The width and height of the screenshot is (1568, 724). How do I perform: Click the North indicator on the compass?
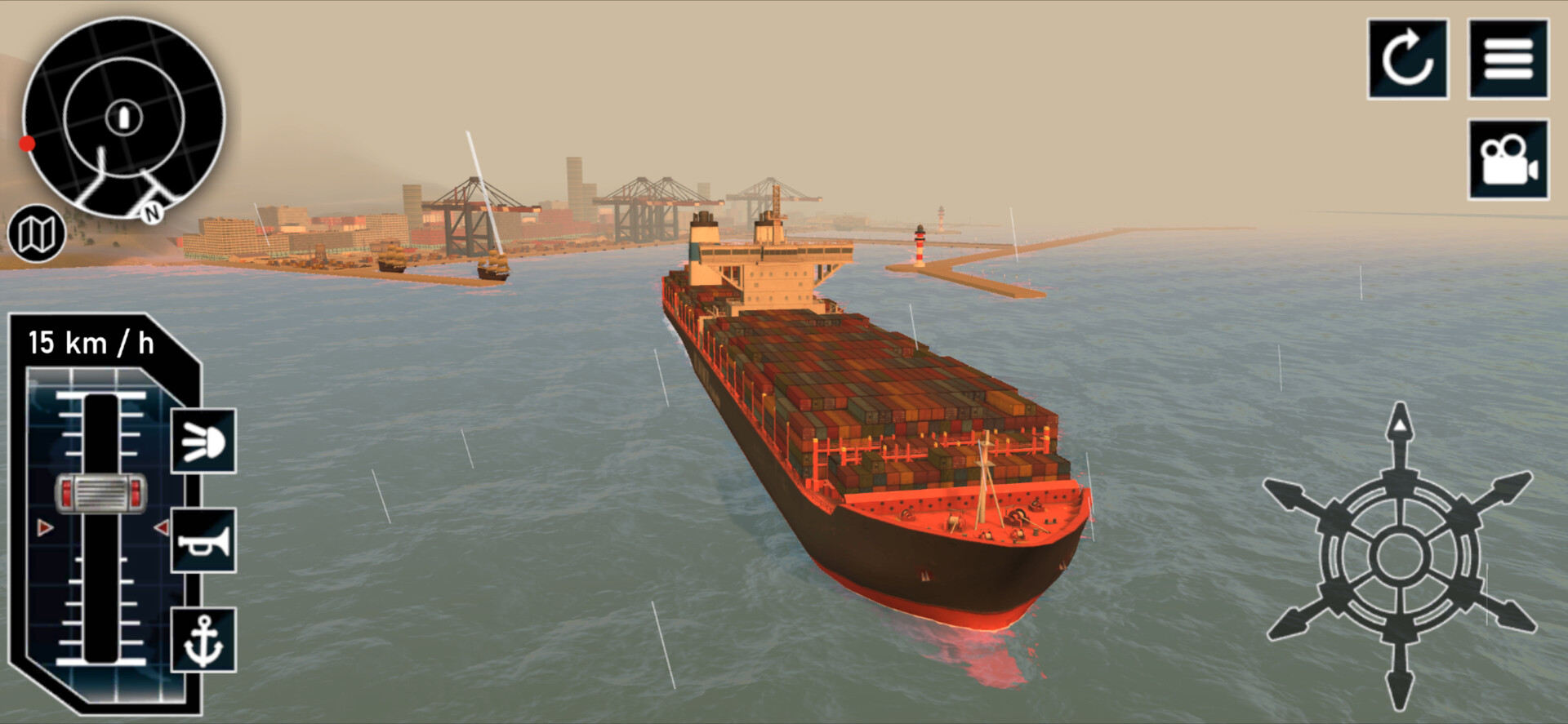151,214
